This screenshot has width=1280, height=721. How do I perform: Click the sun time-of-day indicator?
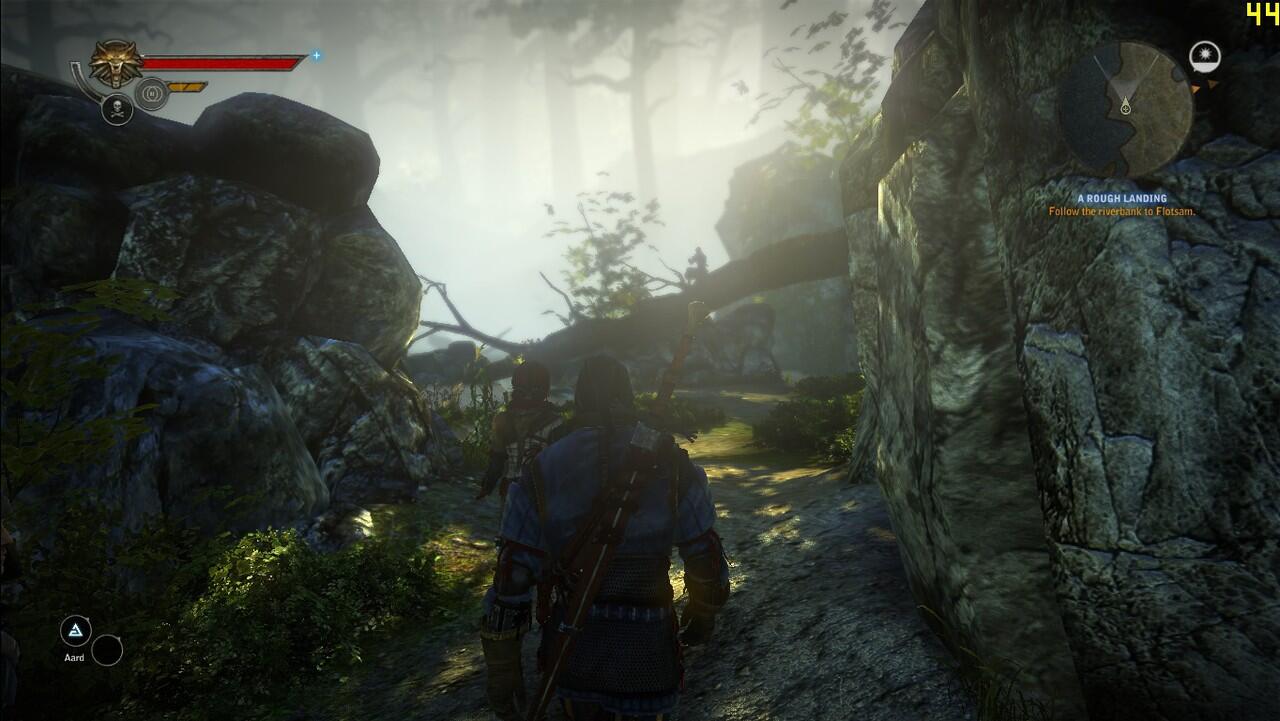[x=1204, y=56]
